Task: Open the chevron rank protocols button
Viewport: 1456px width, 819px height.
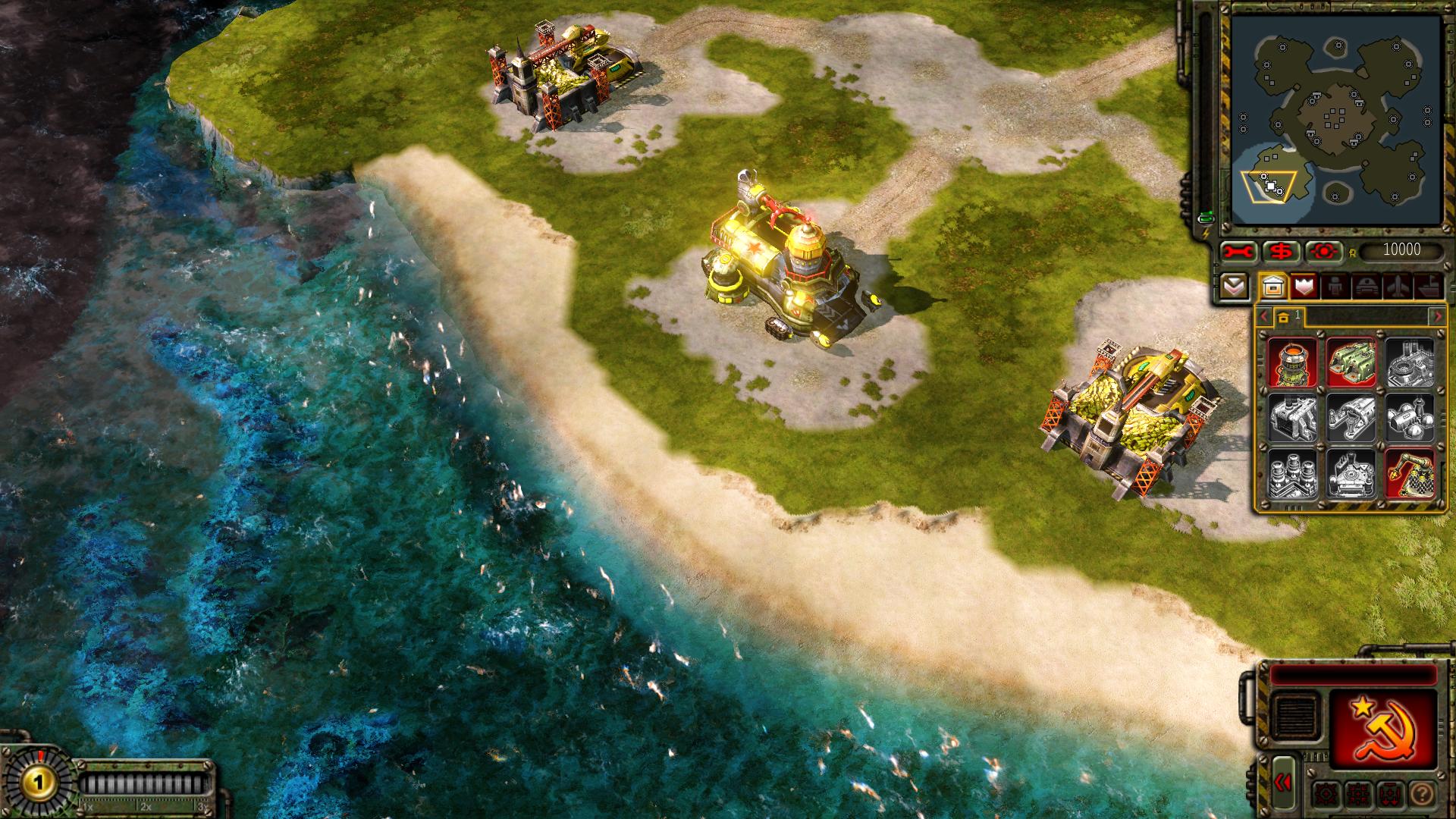Action: point(1234,287)
